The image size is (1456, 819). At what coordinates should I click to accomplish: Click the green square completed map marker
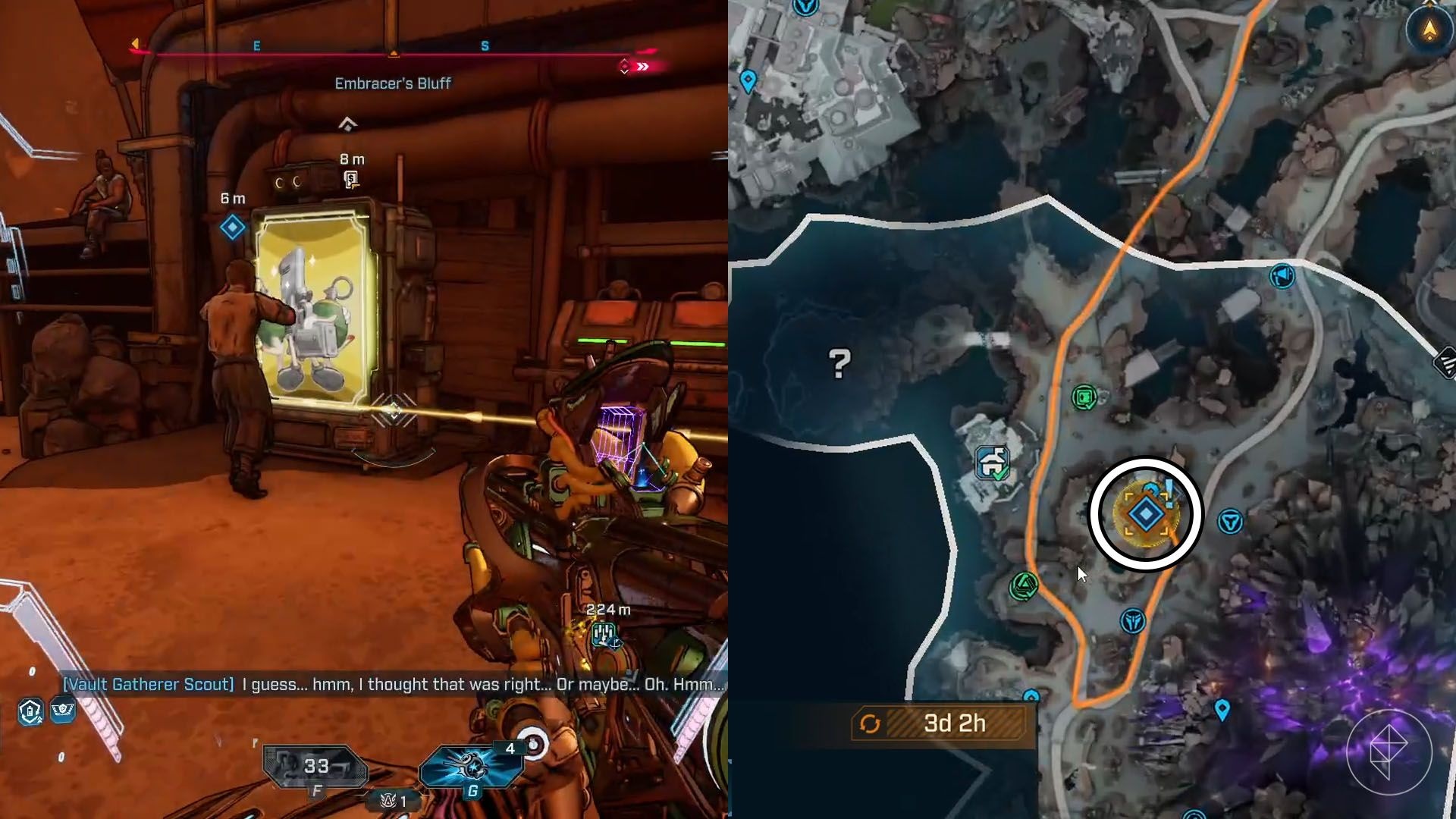click(x=1085, y=397)
